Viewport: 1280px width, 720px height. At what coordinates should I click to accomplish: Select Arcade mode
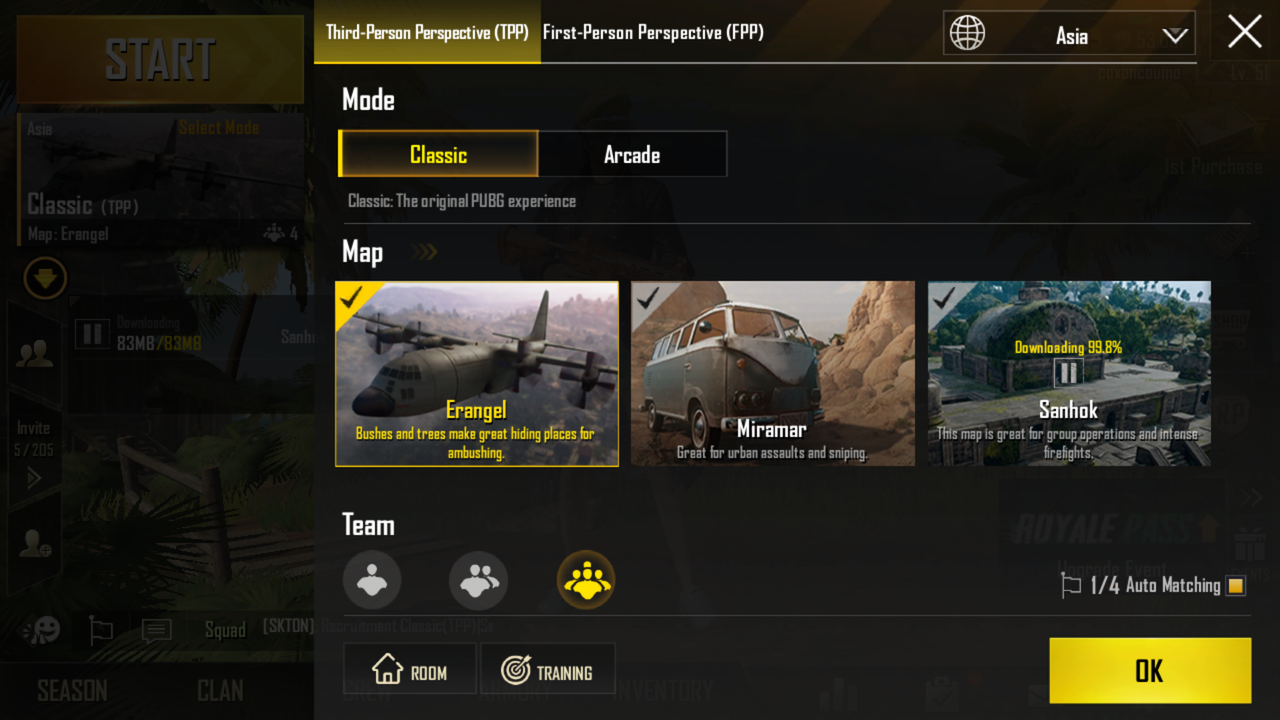pos(632,155)
